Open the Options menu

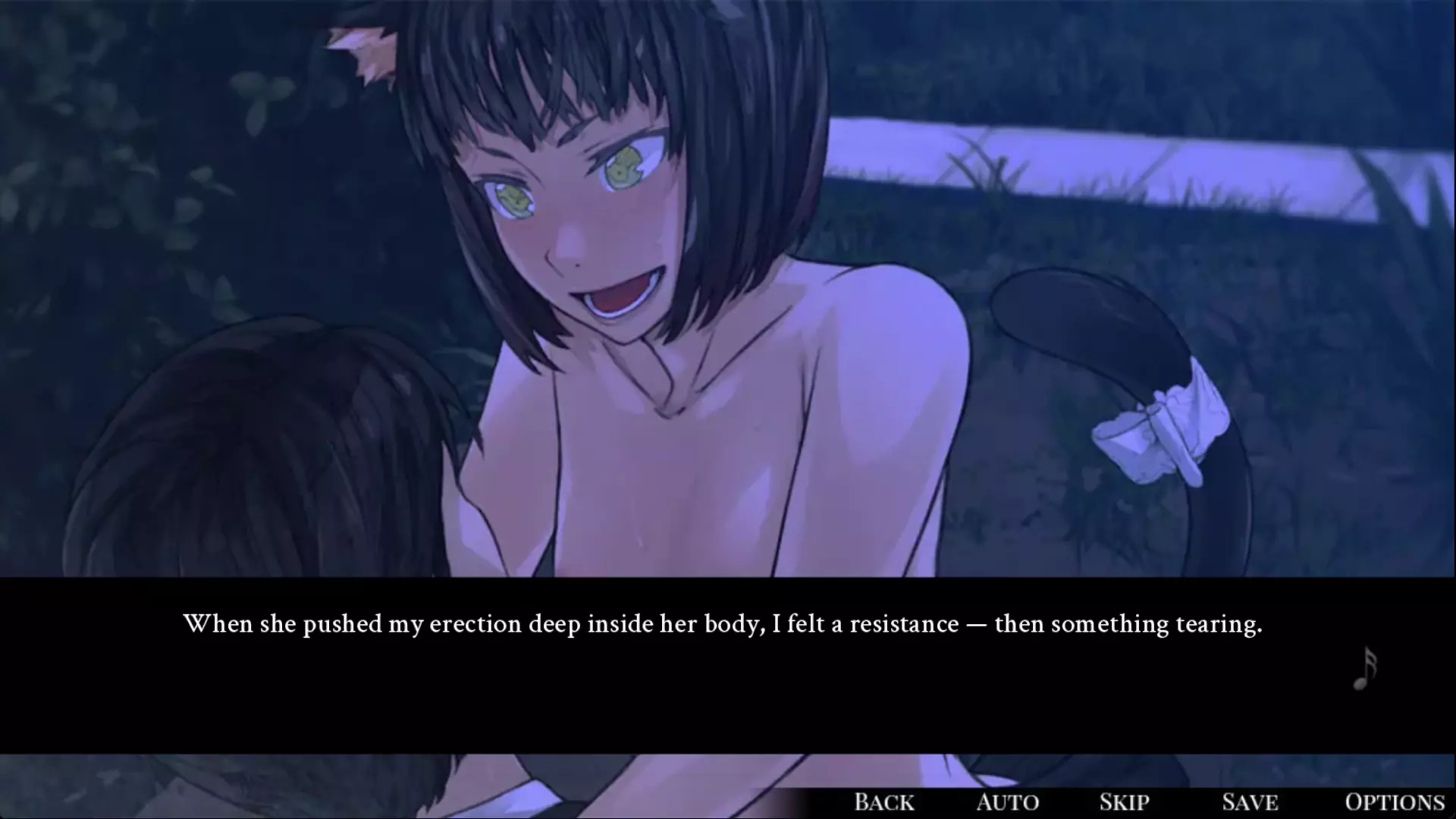pos(1394,802)
